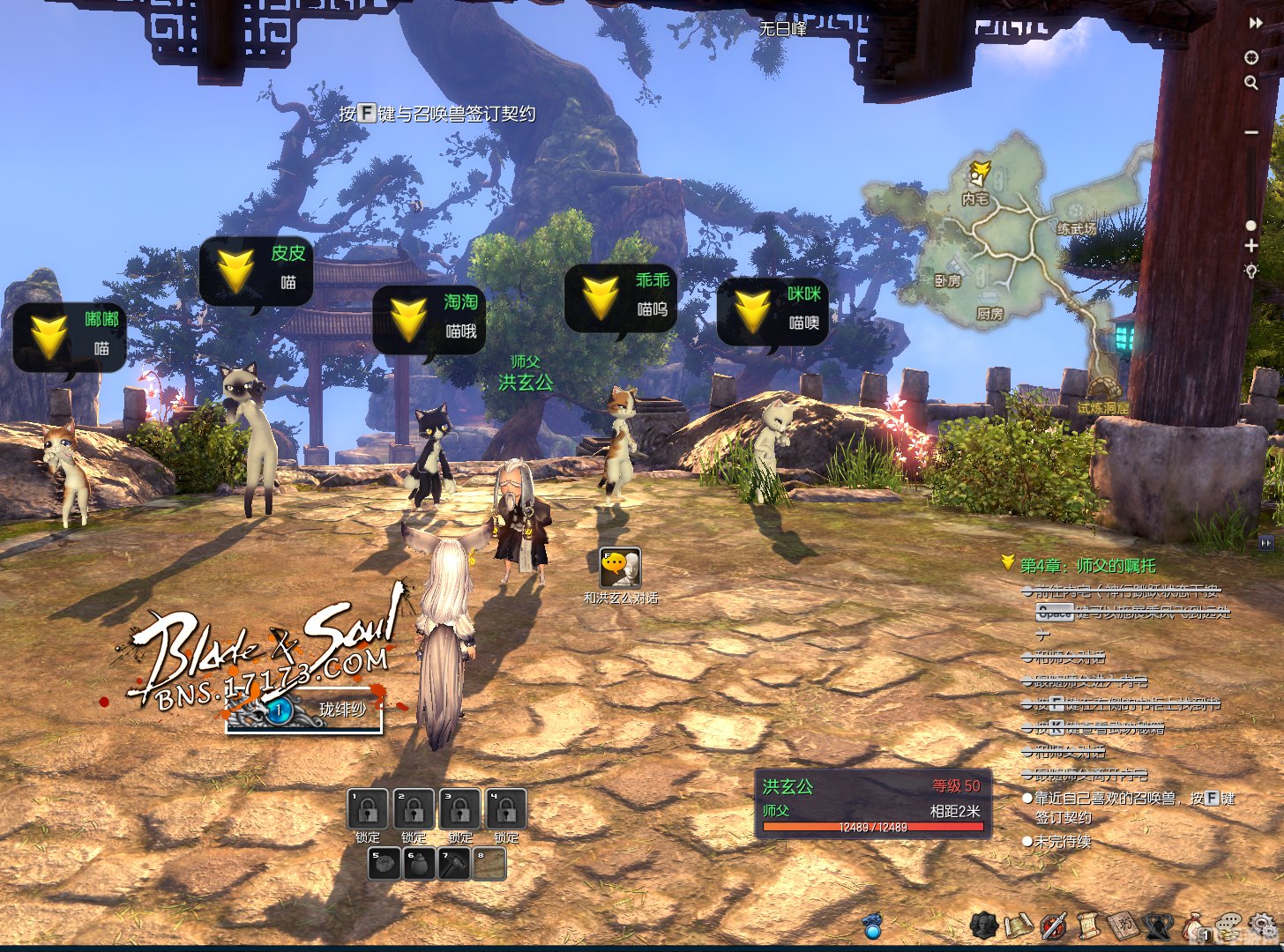Open the folded world map icon

click(x=1019, y=926)
